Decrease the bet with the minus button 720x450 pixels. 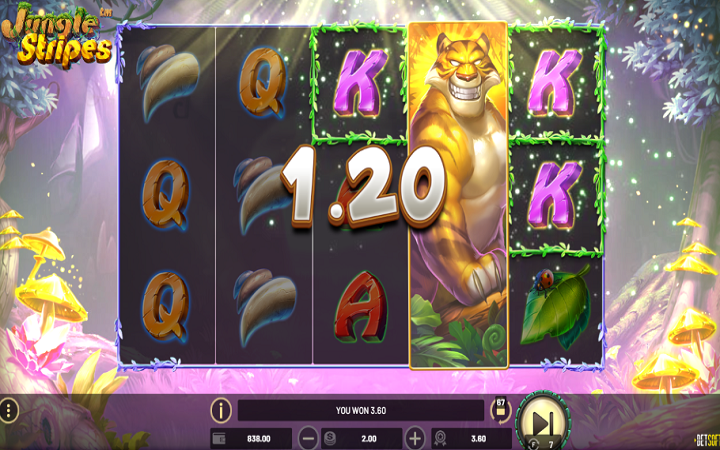(x=309, y=438)
